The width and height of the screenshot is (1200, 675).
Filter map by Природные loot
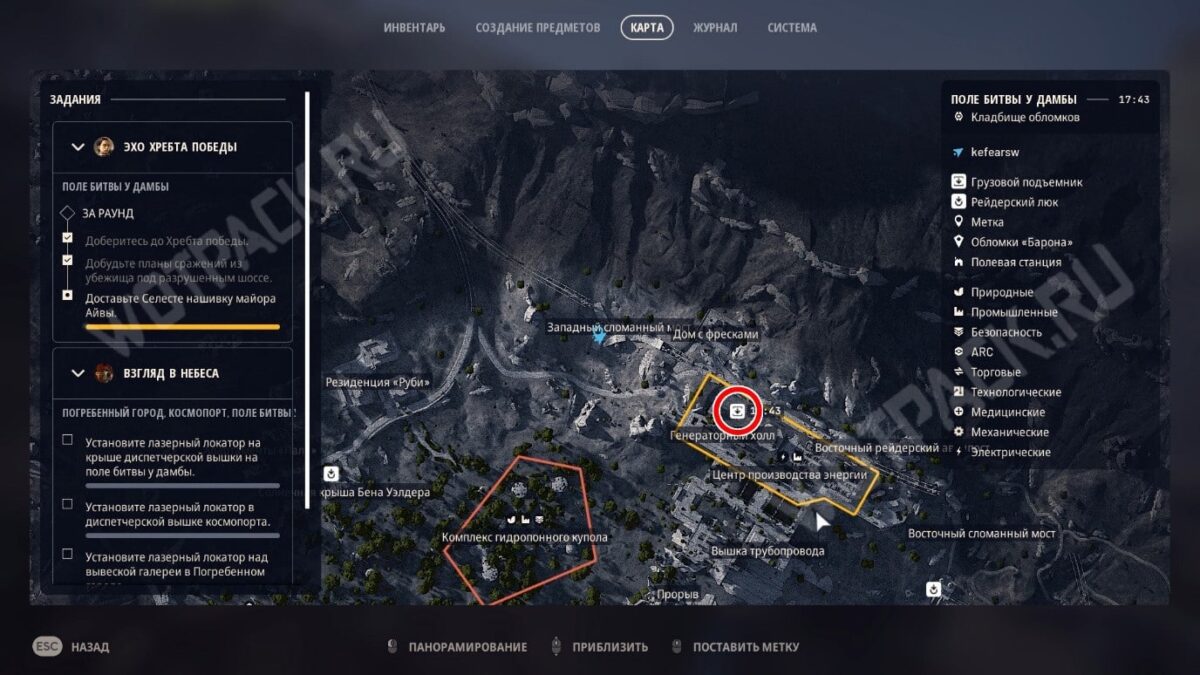[x=1002, y=292]
